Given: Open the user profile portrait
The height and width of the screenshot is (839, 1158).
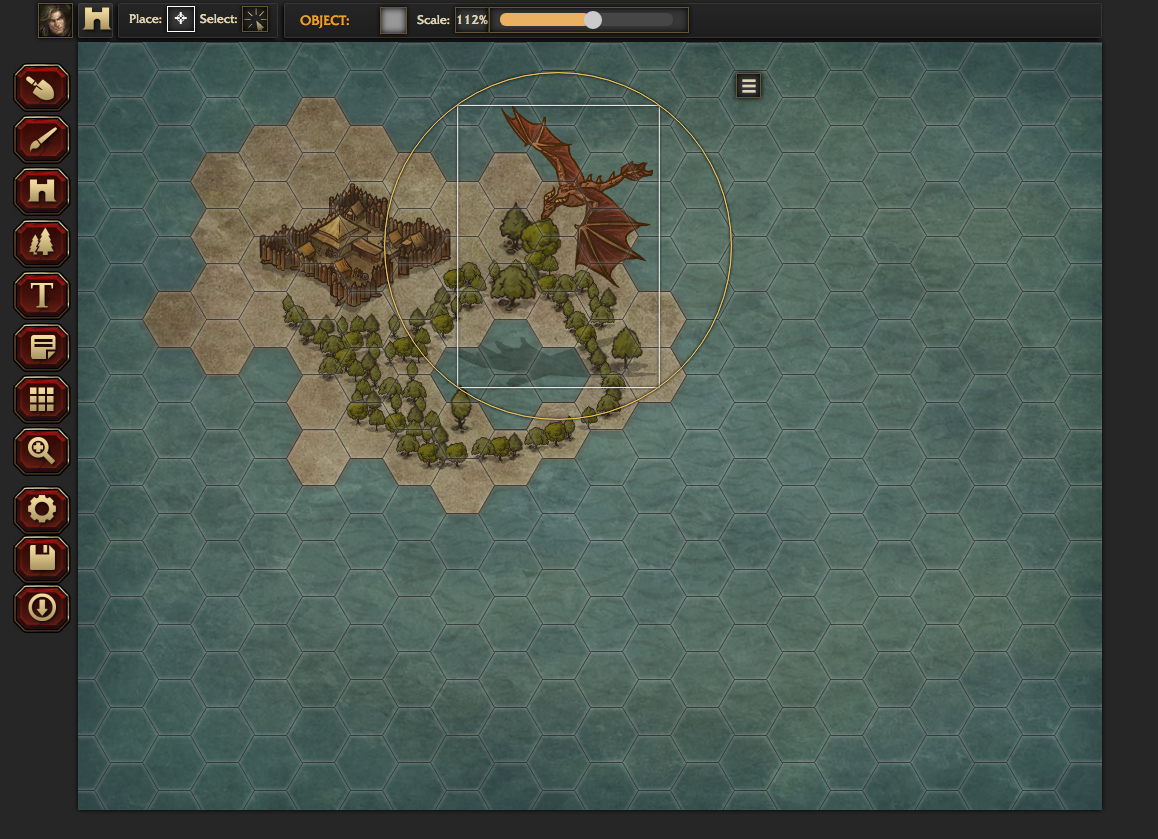Looking at the screenshot, I should click(x=55, y=20).
